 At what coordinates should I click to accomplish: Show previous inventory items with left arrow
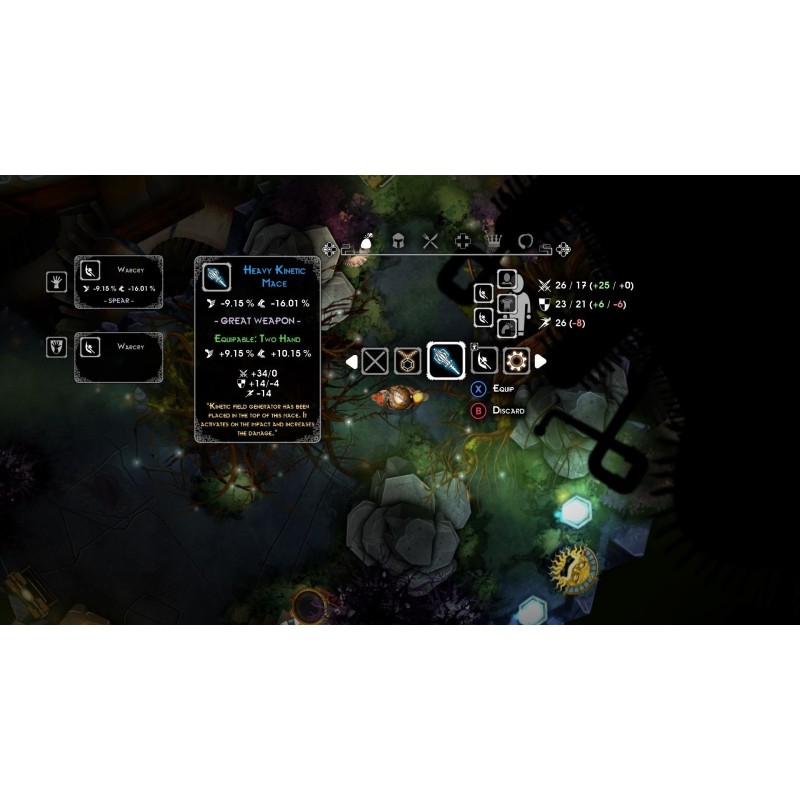pos(353,361)
